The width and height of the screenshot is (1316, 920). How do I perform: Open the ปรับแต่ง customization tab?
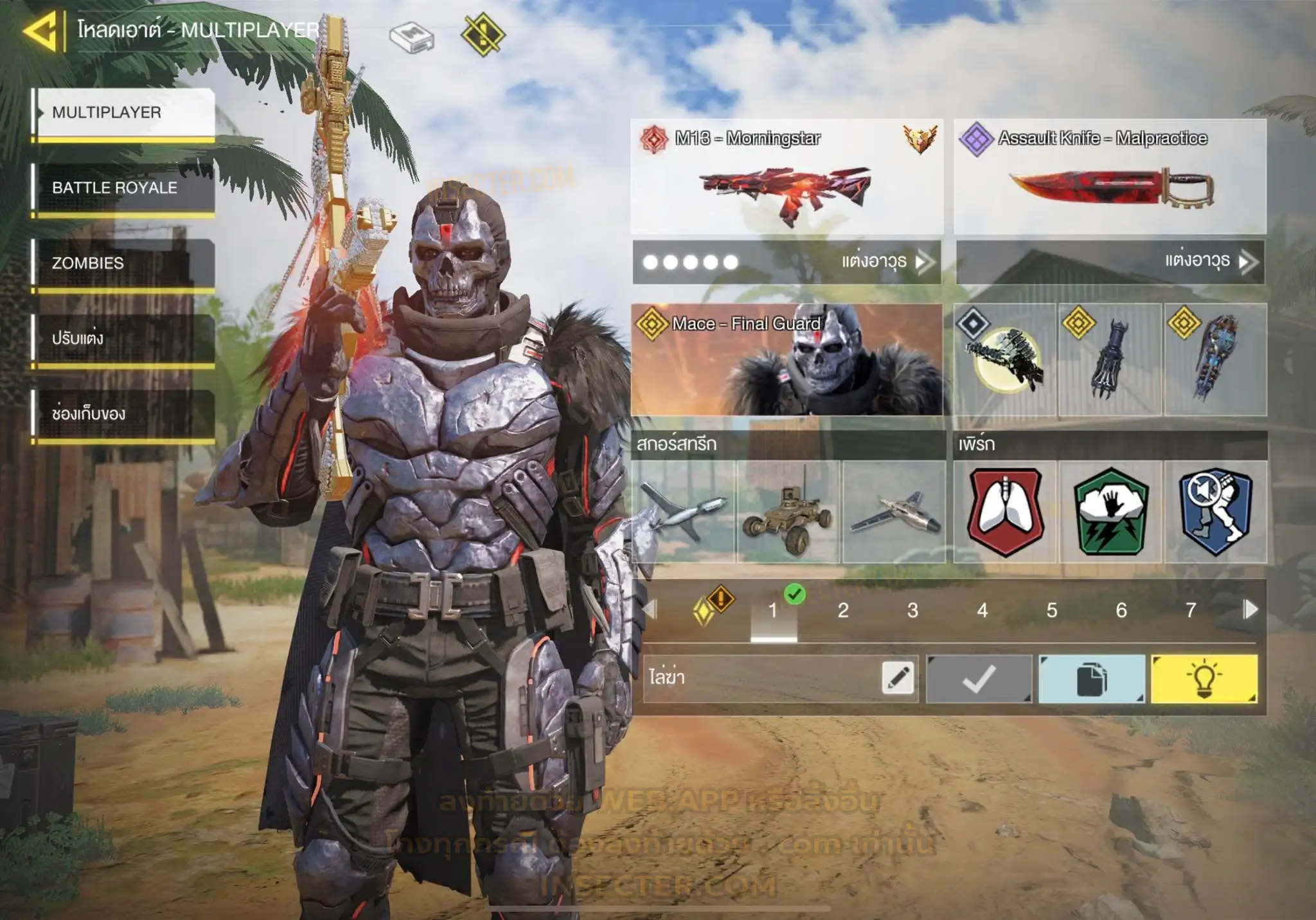(x=124, y=338)
